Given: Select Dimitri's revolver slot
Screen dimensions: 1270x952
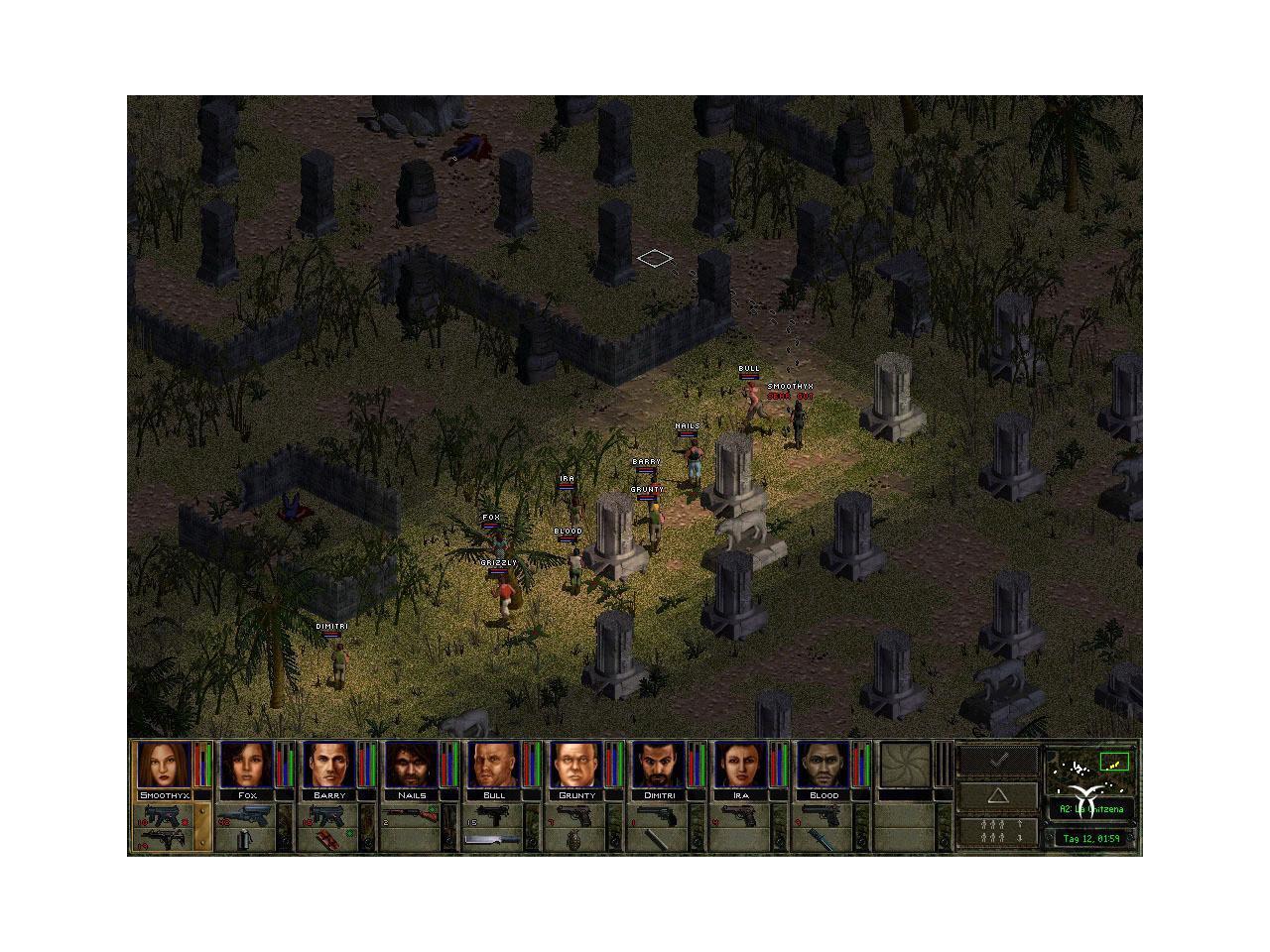Looking at the screenshot, I should click(659, 815).
